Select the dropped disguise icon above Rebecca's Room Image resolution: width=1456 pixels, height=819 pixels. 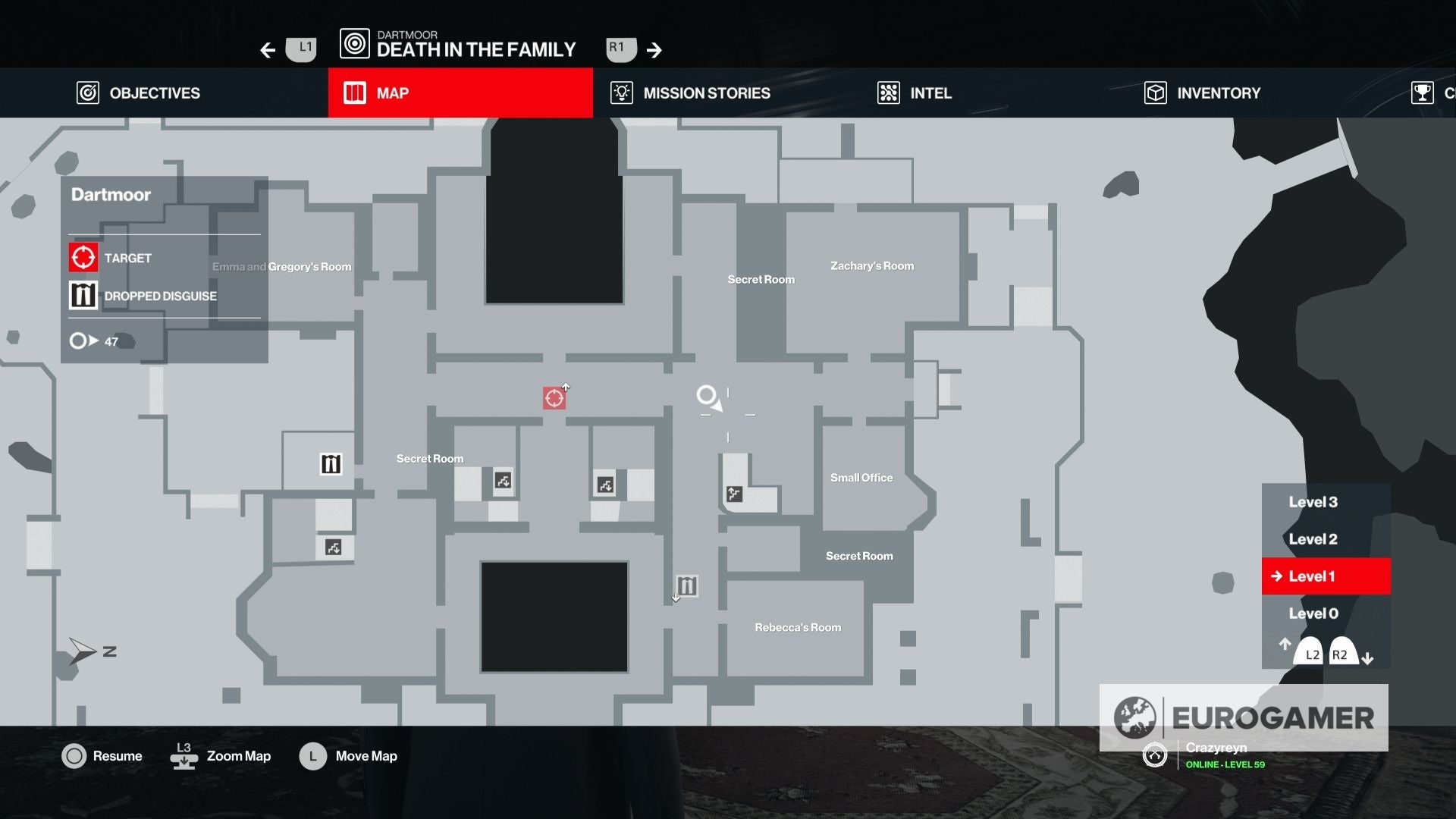click(685, 585)
